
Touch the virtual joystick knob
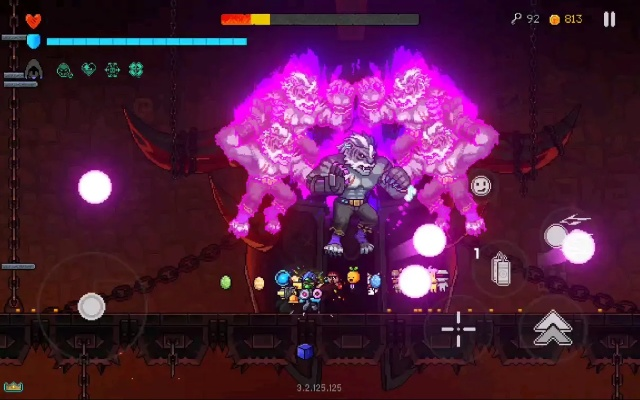[91, 306]
